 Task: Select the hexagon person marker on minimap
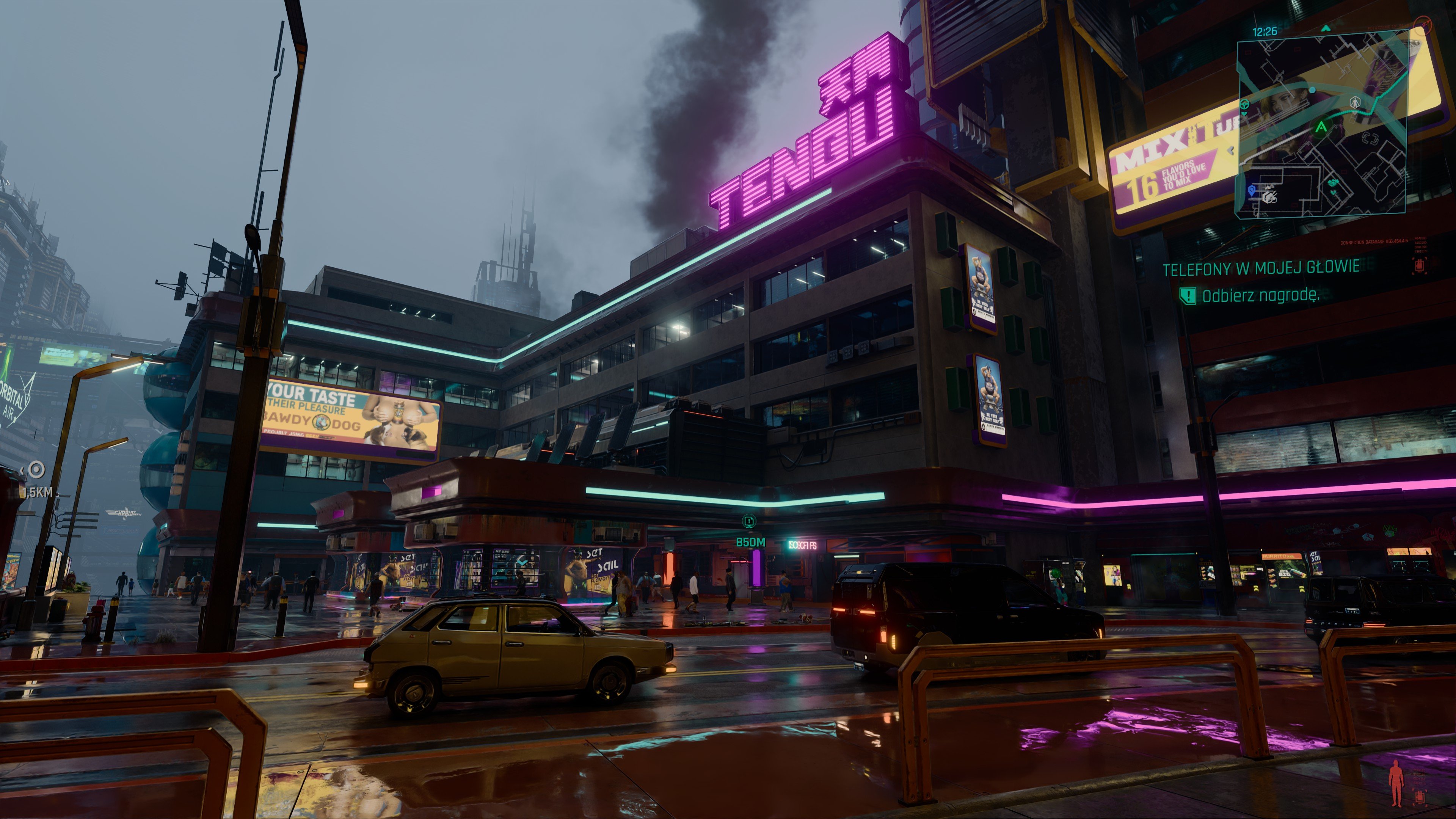tap(1354, 104)
